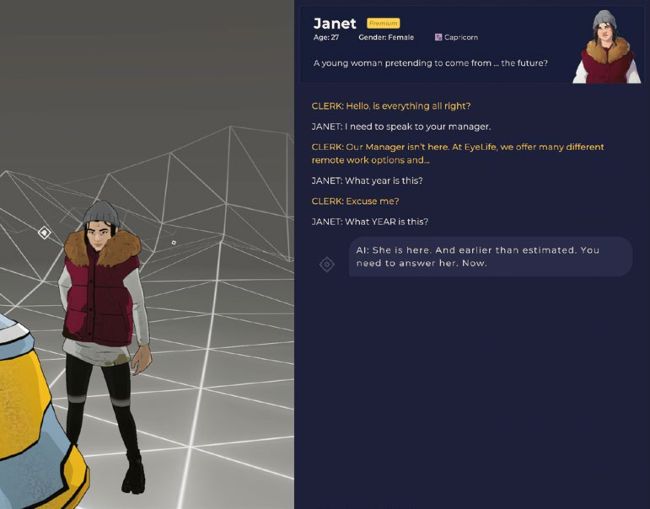
Task: Select the AI message bubble
Action: [x=490, y=257]
